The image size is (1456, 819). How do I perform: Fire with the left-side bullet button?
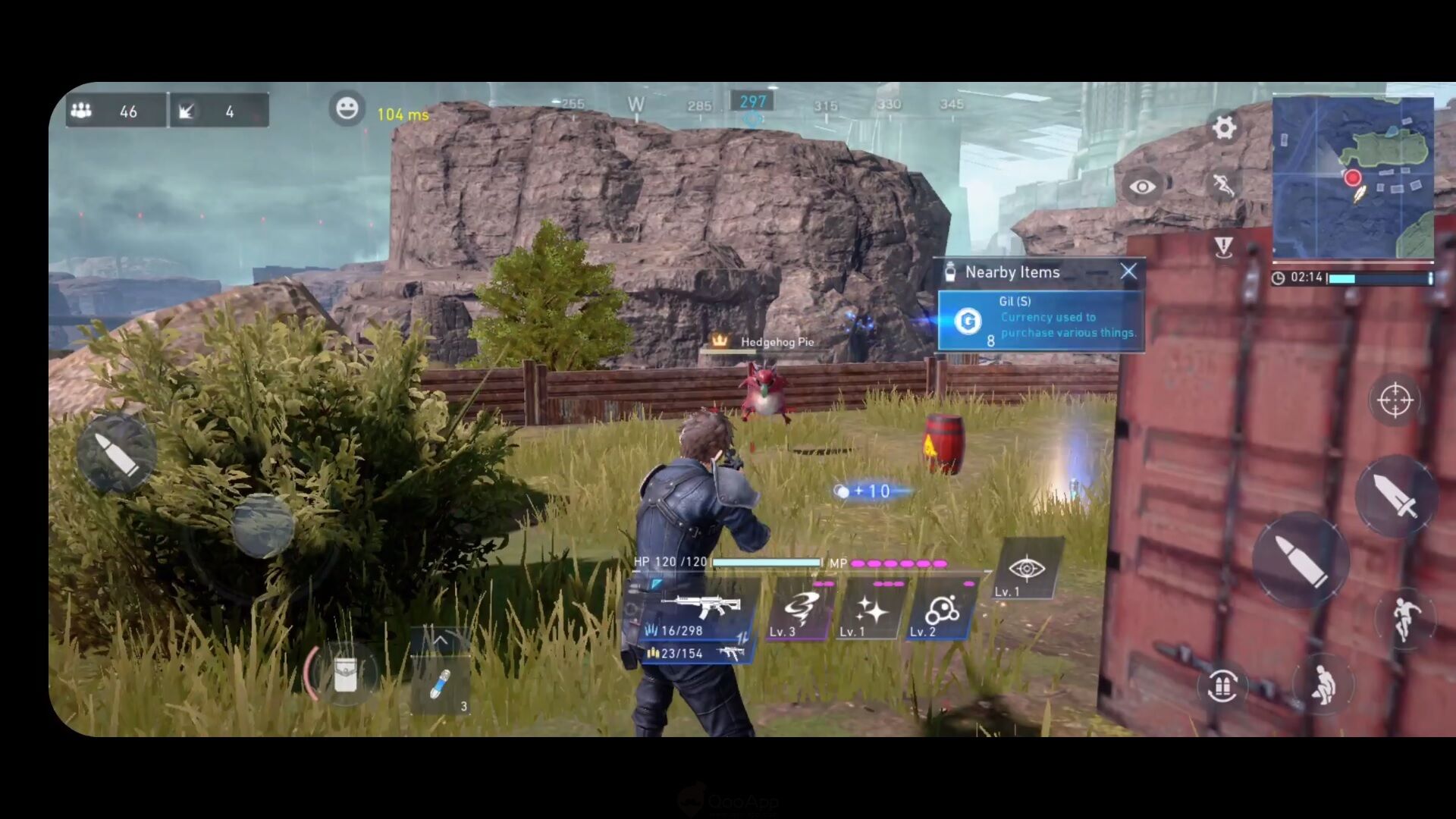point(116,453)
